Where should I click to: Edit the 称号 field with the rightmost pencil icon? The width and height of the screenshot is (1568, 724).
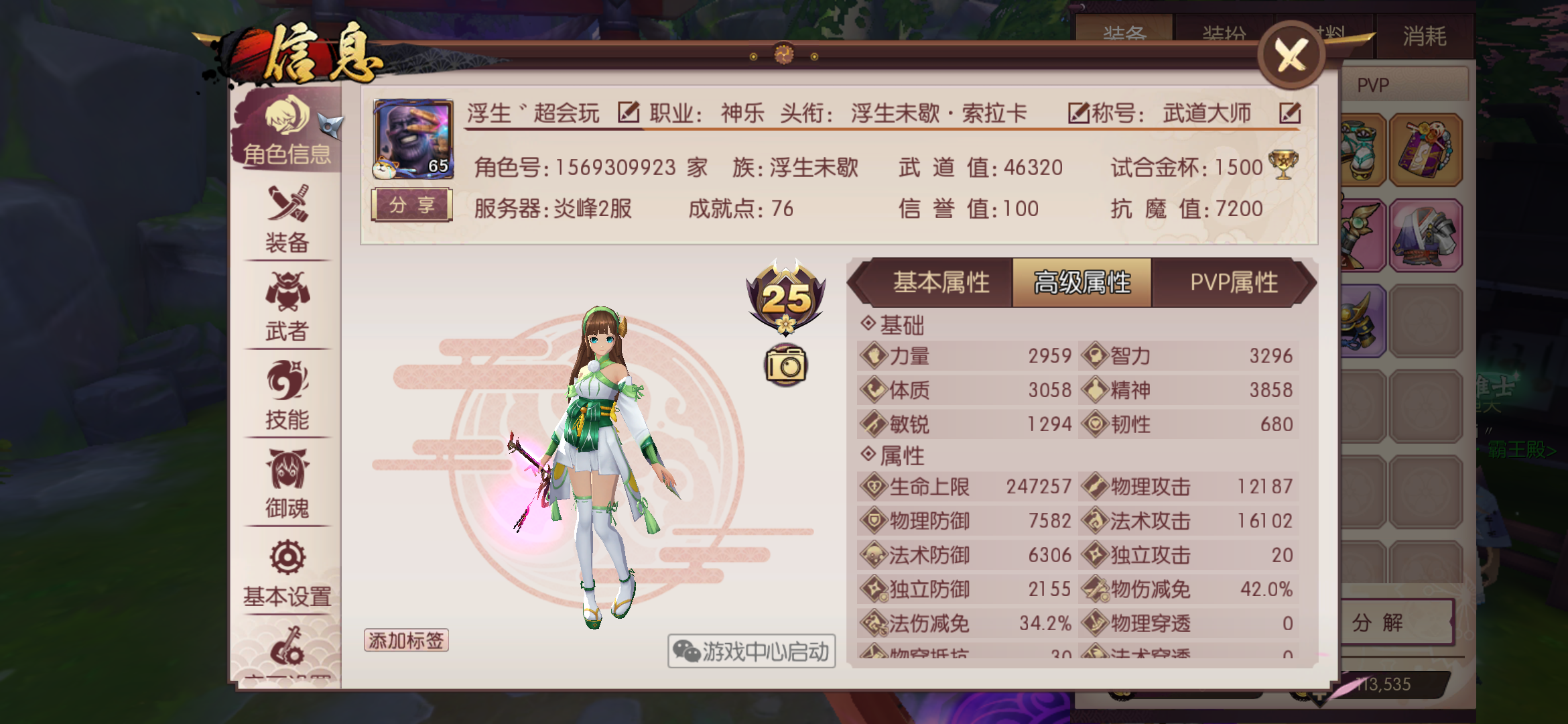click(x=1290, y=114)
